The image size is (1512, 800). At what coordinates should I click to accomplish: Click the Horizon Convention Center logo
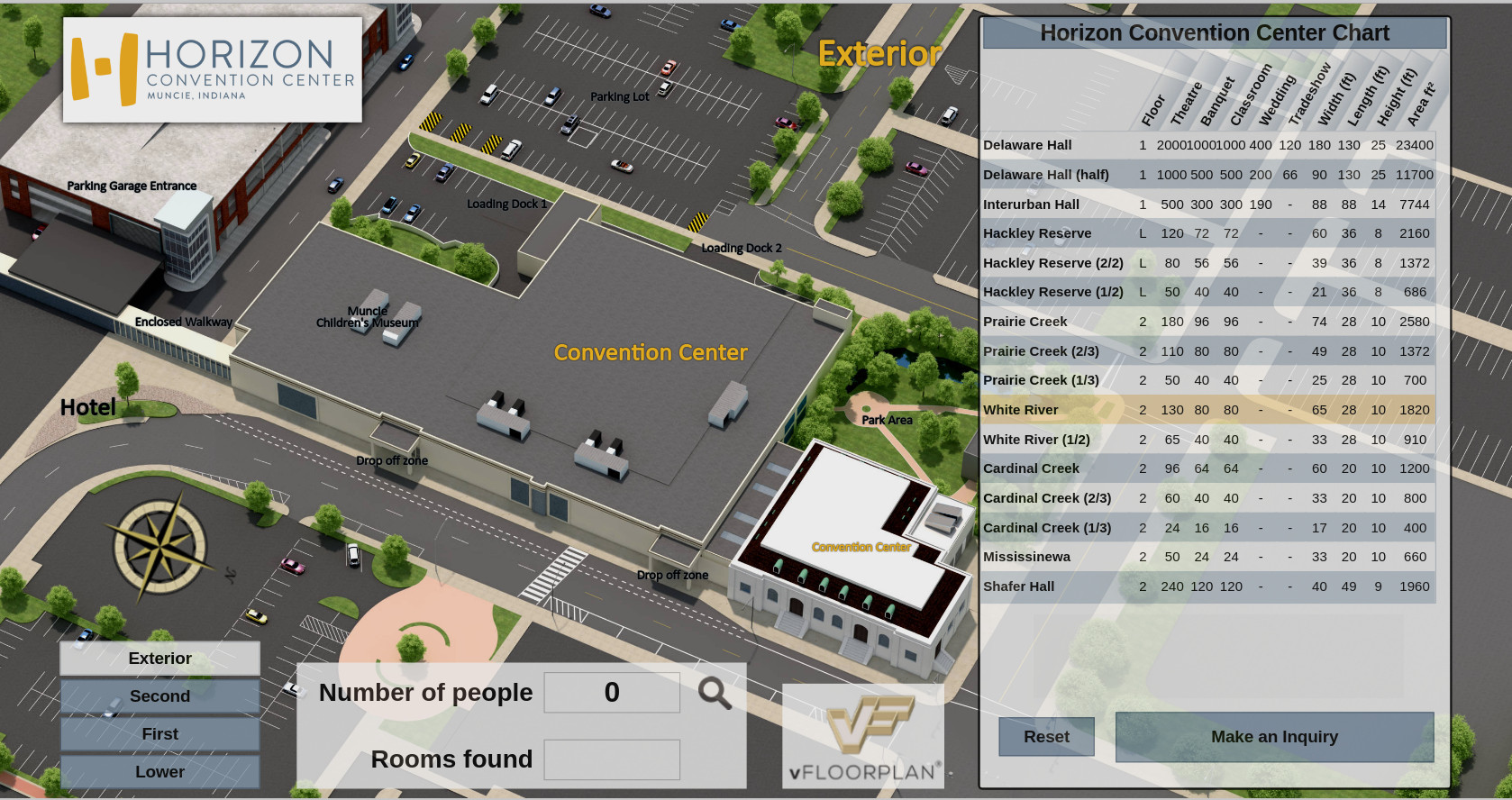213,69
